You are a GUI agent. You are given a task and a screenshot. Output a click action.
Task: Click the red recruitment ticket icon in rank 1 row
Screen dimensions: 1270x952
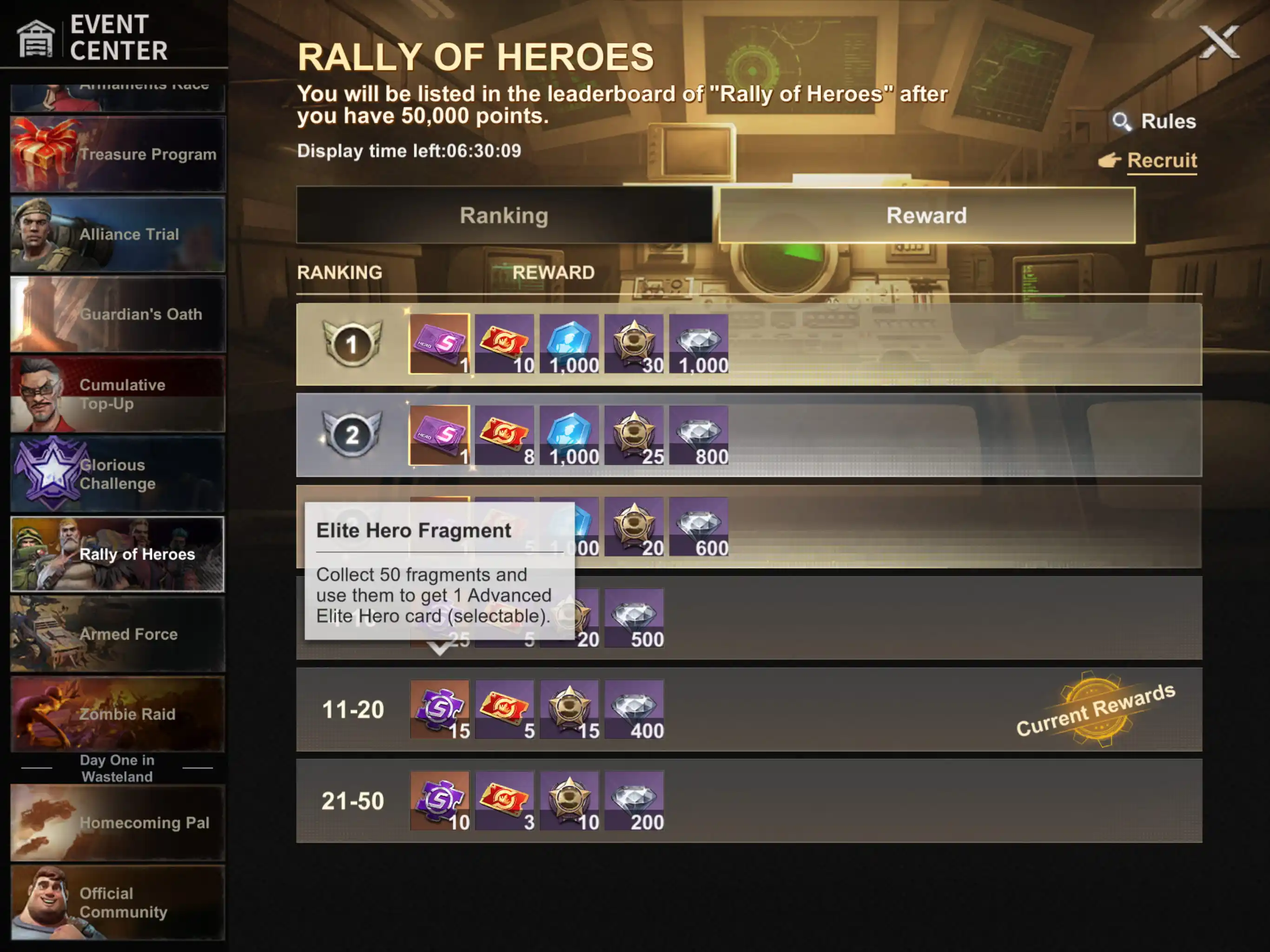505,344
